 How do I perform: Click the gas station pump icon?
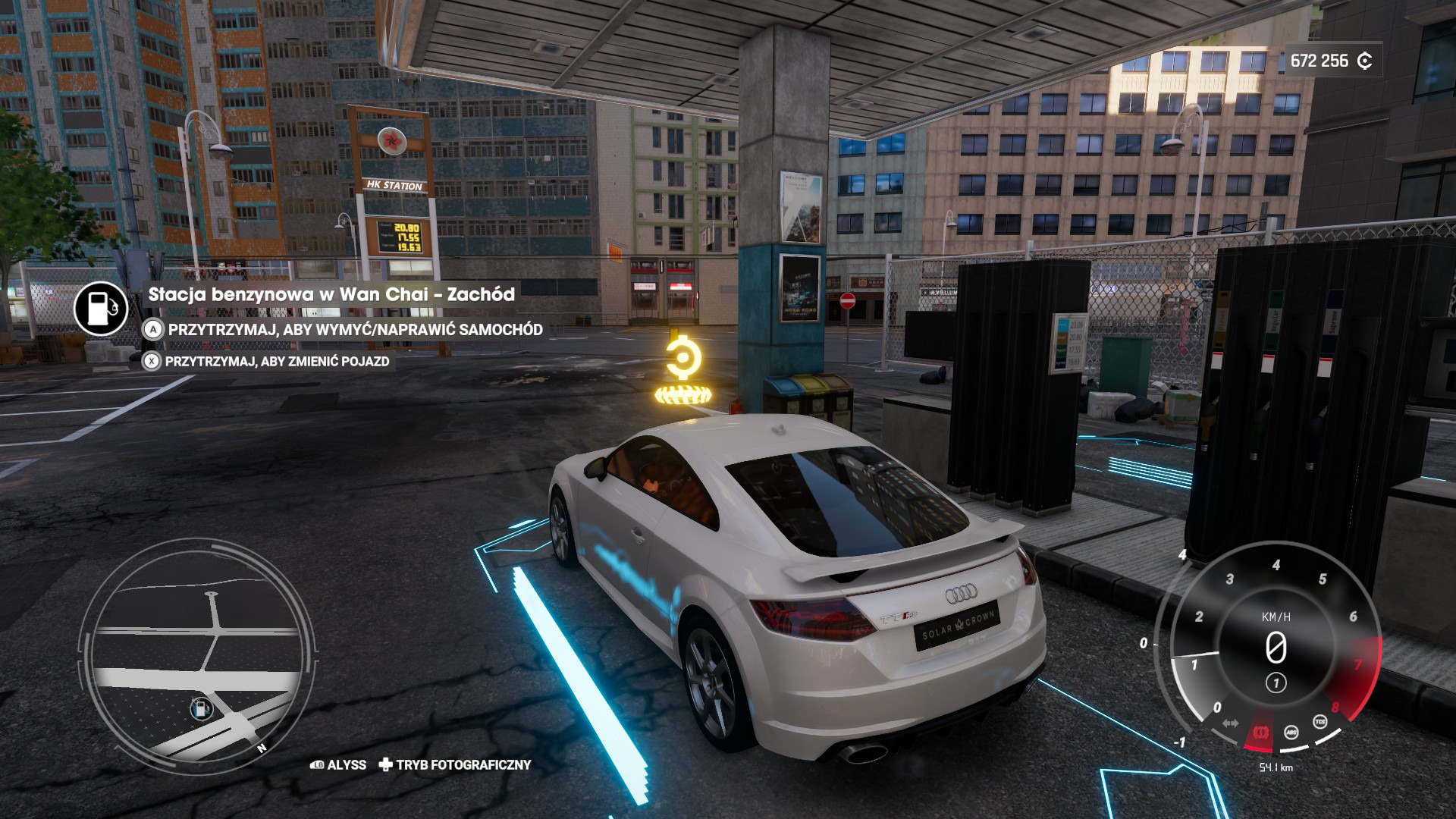point(101,309)
